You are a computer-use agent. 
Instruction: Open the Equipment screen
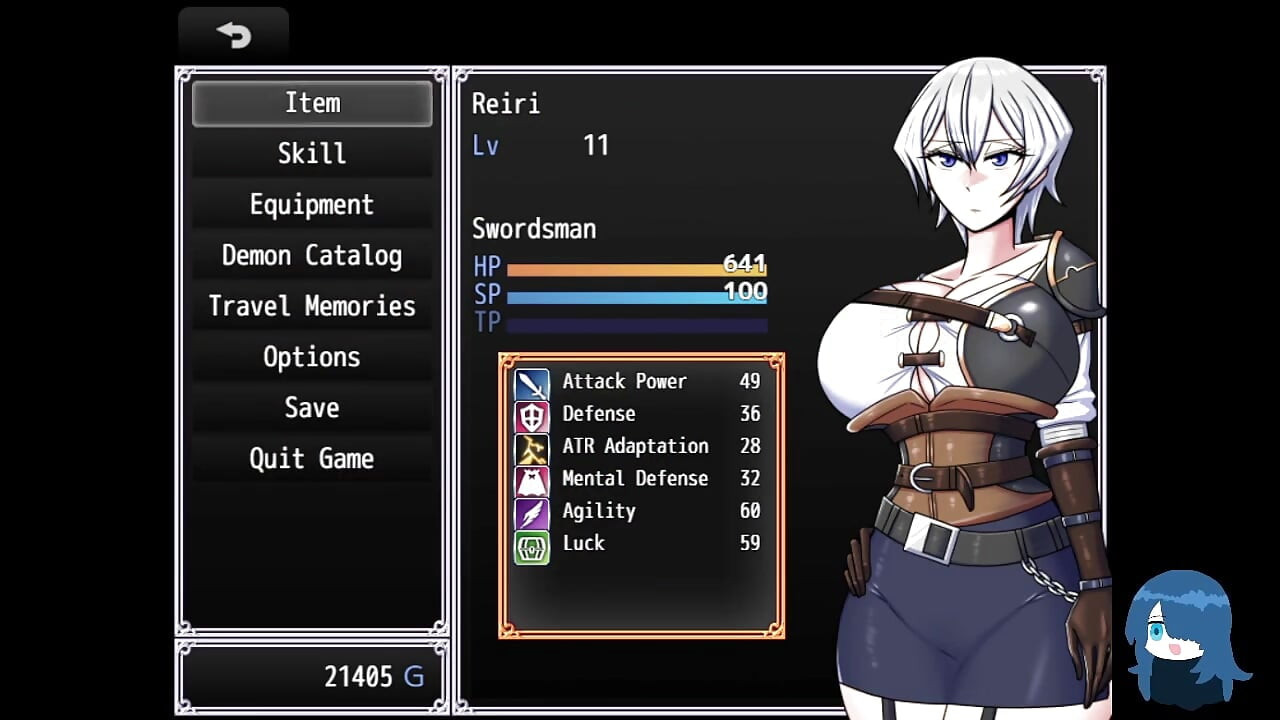(312, 205)
